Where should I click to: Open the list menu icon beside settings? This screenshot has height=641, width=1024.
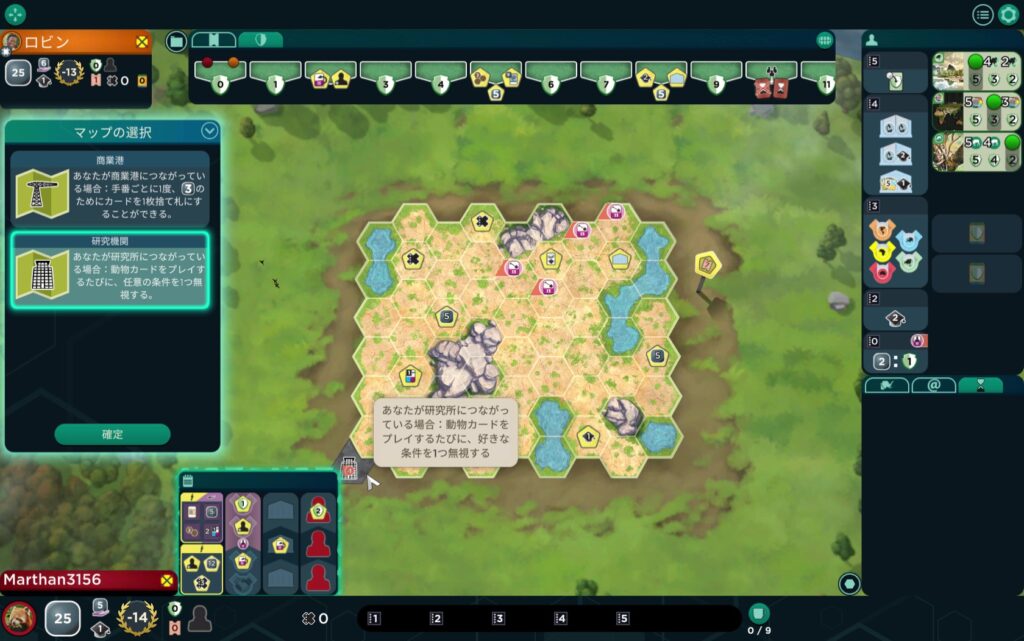(983, 15)
